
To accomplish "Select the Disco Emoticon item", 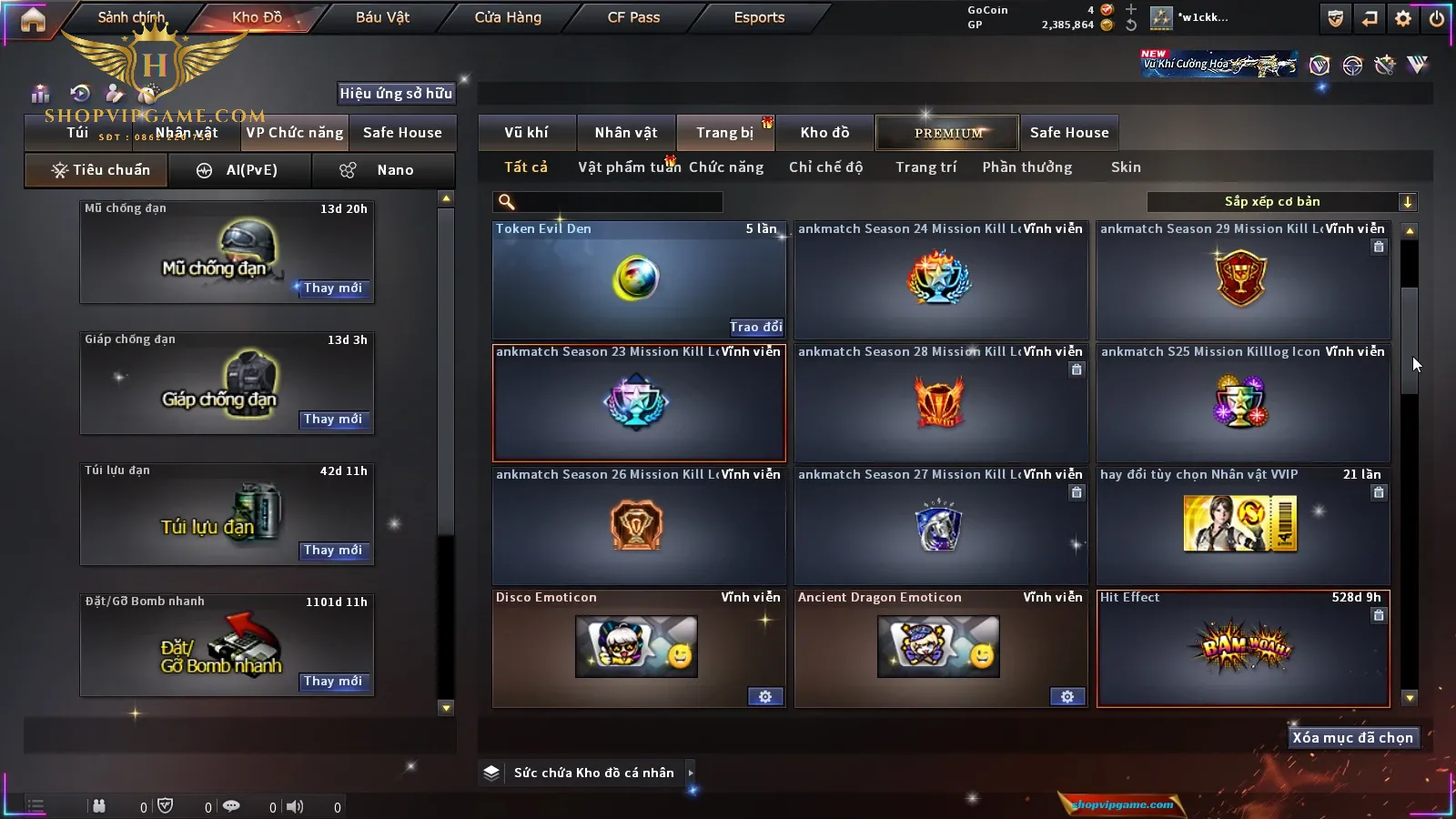I will click(x=637, y=648).
